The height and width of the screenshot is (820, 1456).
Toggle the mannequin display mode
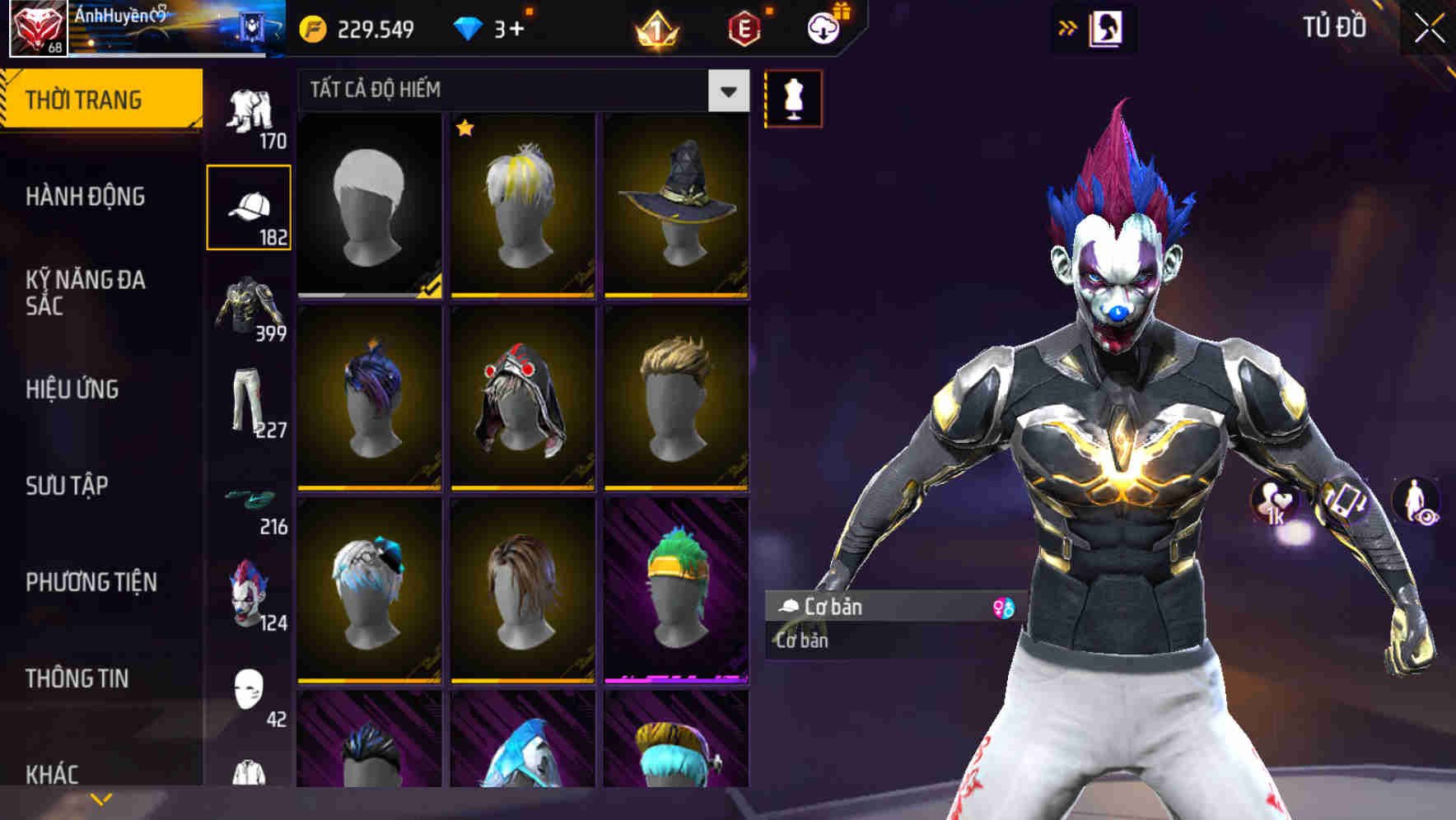[792, 98]
